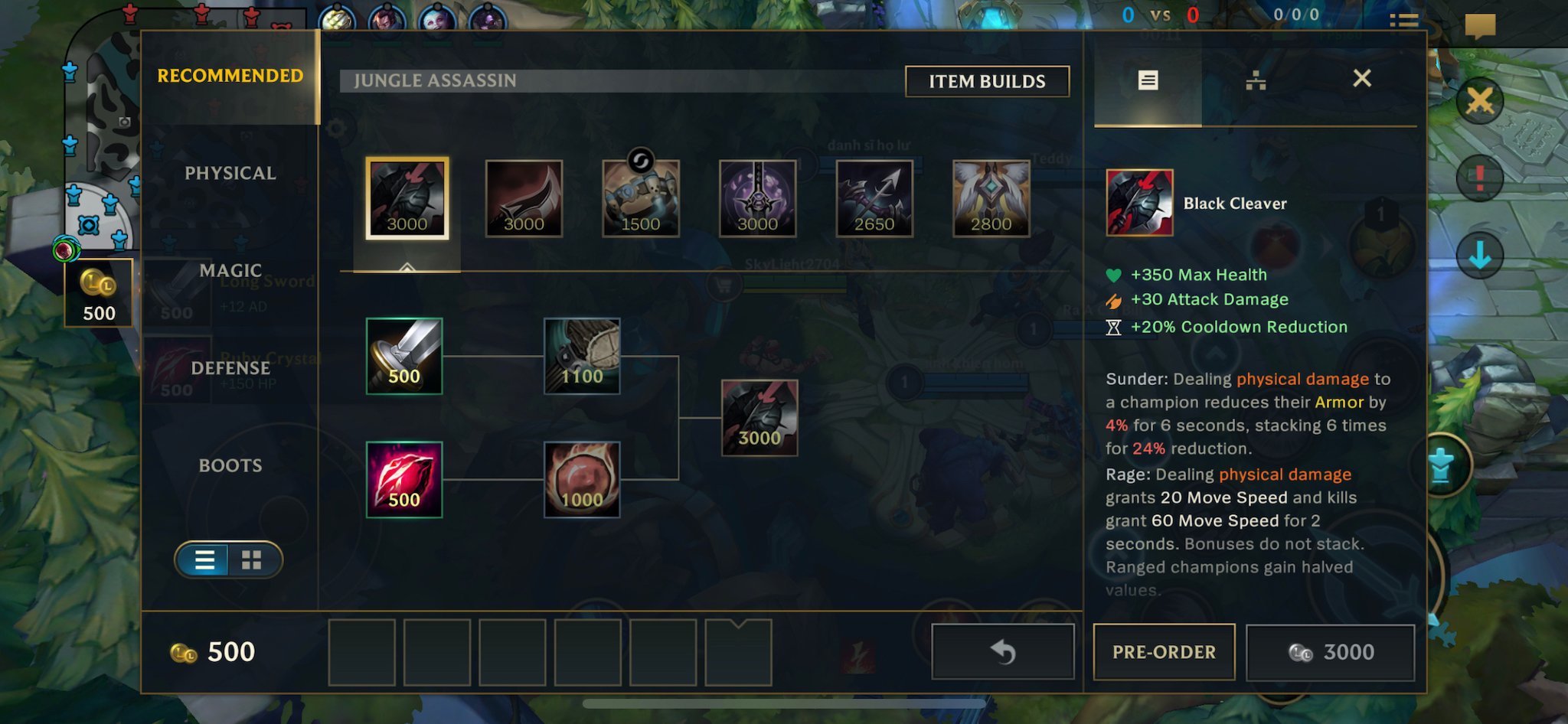Choose the 1500 gold boots item
This screenshot has height=724, width=1568.
pyautogui.click(x=640, y=198)
